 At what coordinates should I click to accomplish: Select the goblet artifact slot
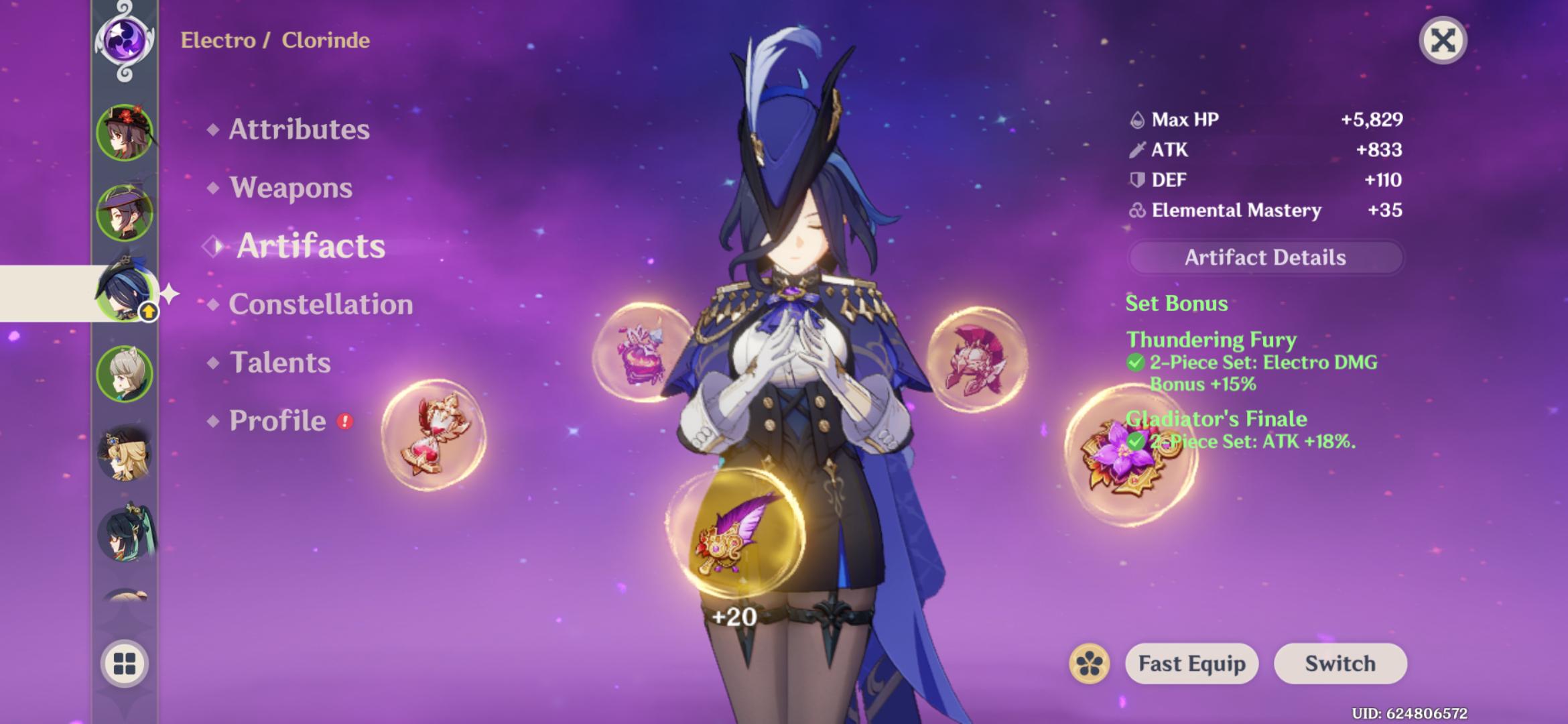[642, 353]
